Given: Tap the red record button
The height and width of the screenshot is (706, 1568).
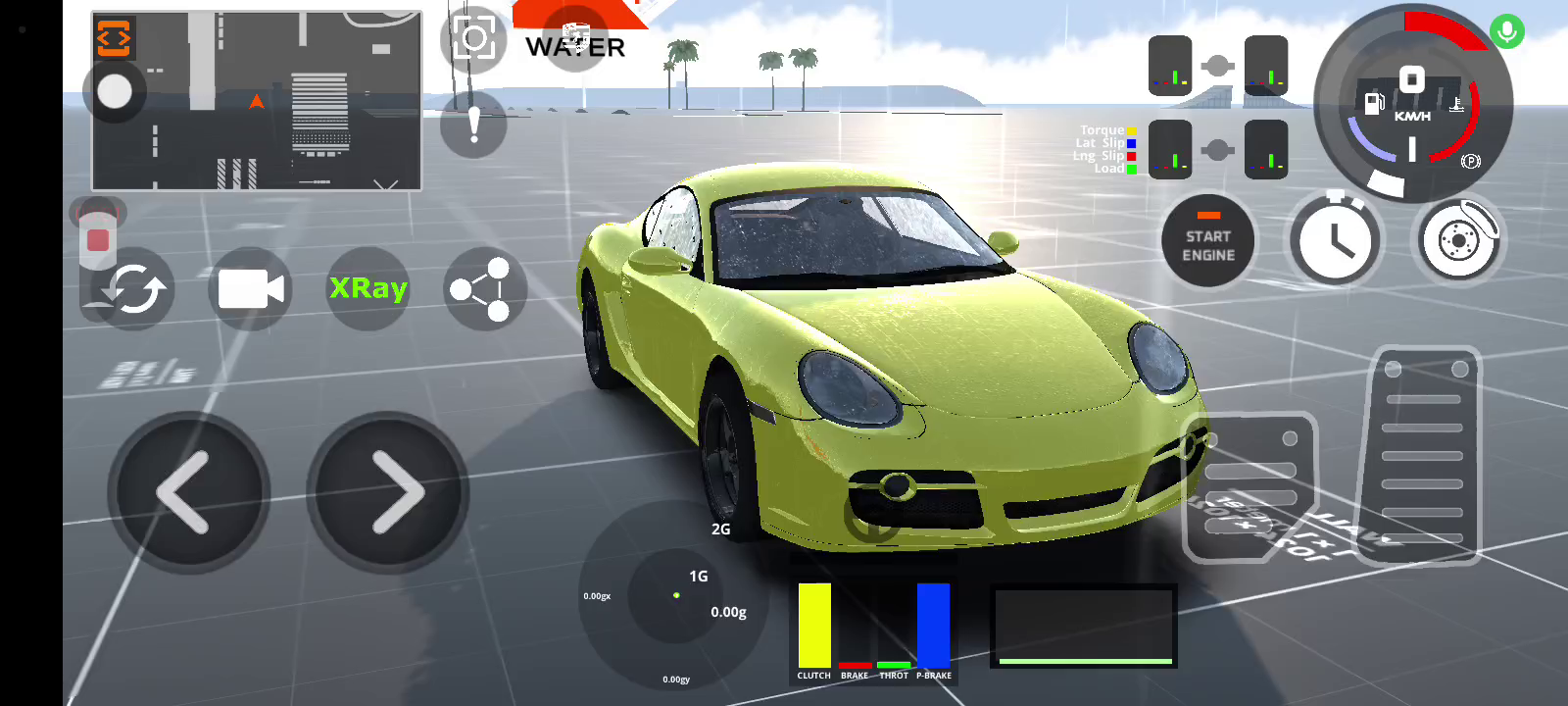Looking at the screenshot, I should coord(98,239).
